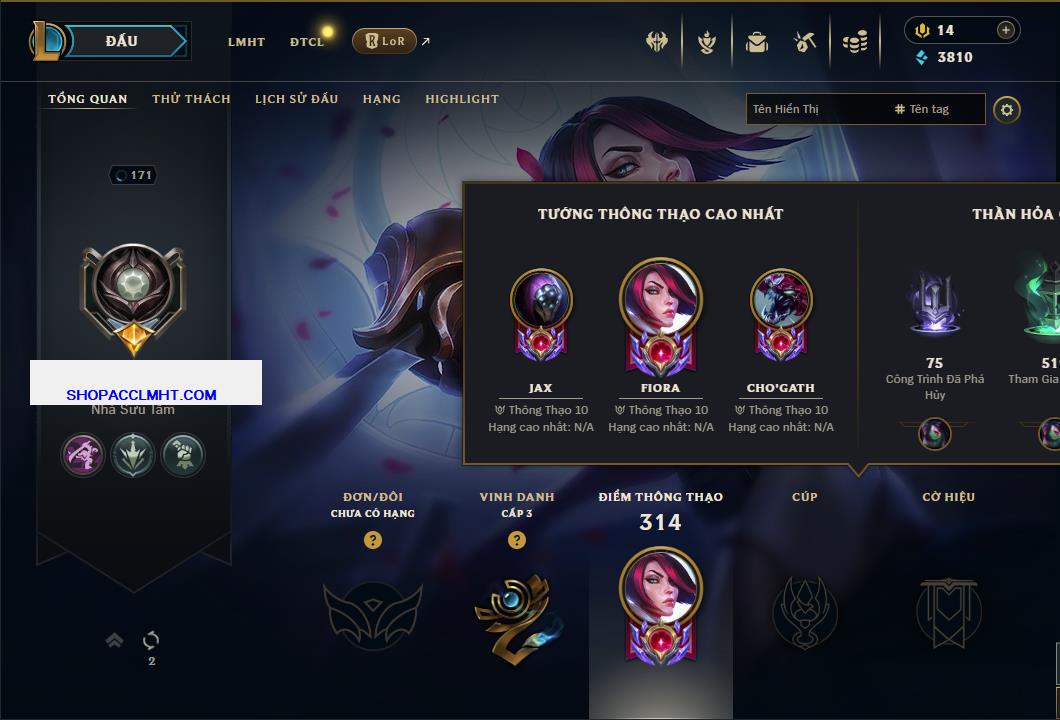Open the backpack collection icon
Image resolution: width=1060 pixels, height=720 pixels.
click(x=756, y=42)
